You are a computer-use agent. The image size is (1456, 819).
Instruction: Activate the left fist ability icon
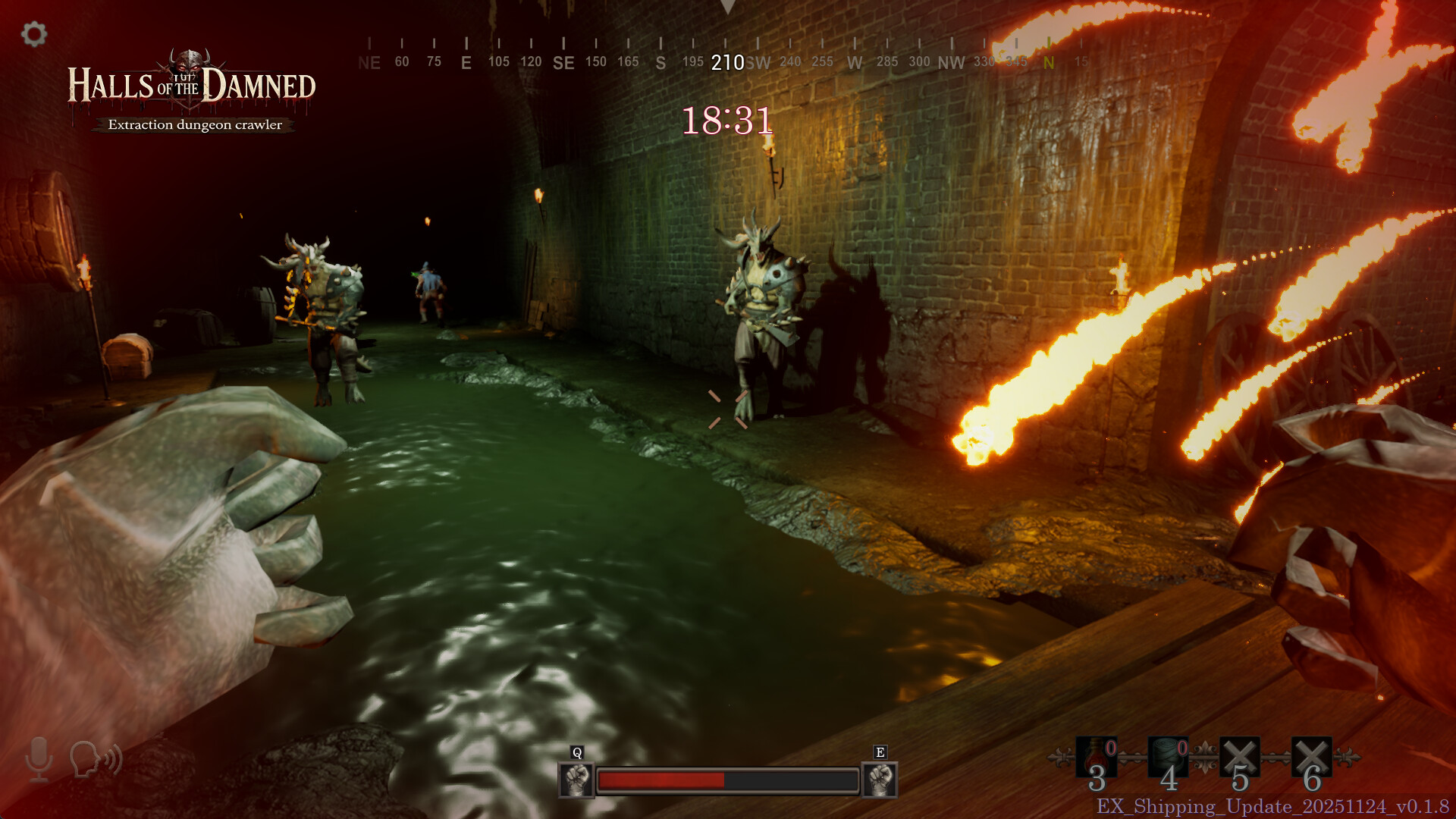coord(576,780)
